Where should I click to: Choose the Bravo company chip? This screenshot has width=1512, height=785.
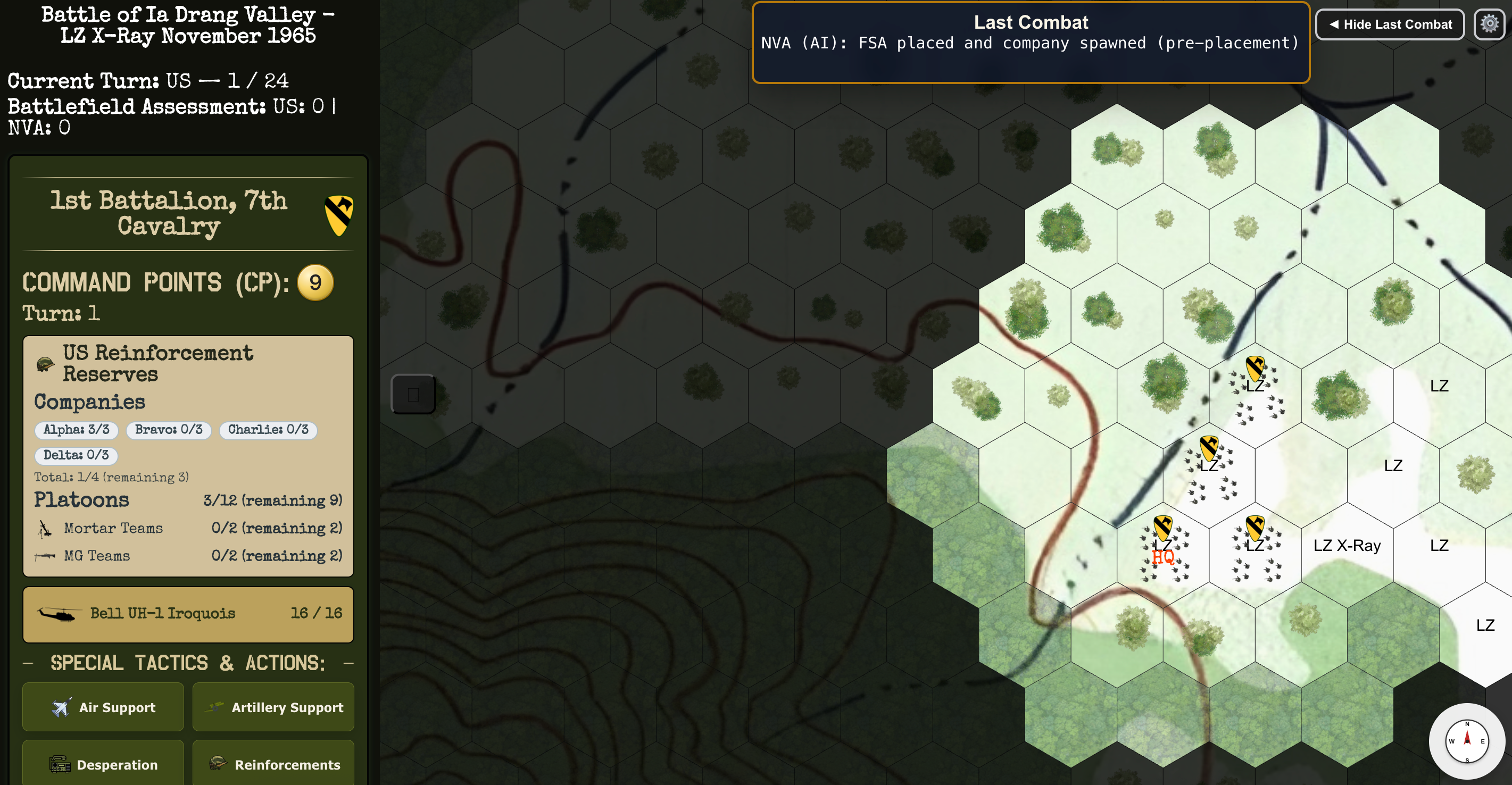pyautogui.click(x=169, y=429)
